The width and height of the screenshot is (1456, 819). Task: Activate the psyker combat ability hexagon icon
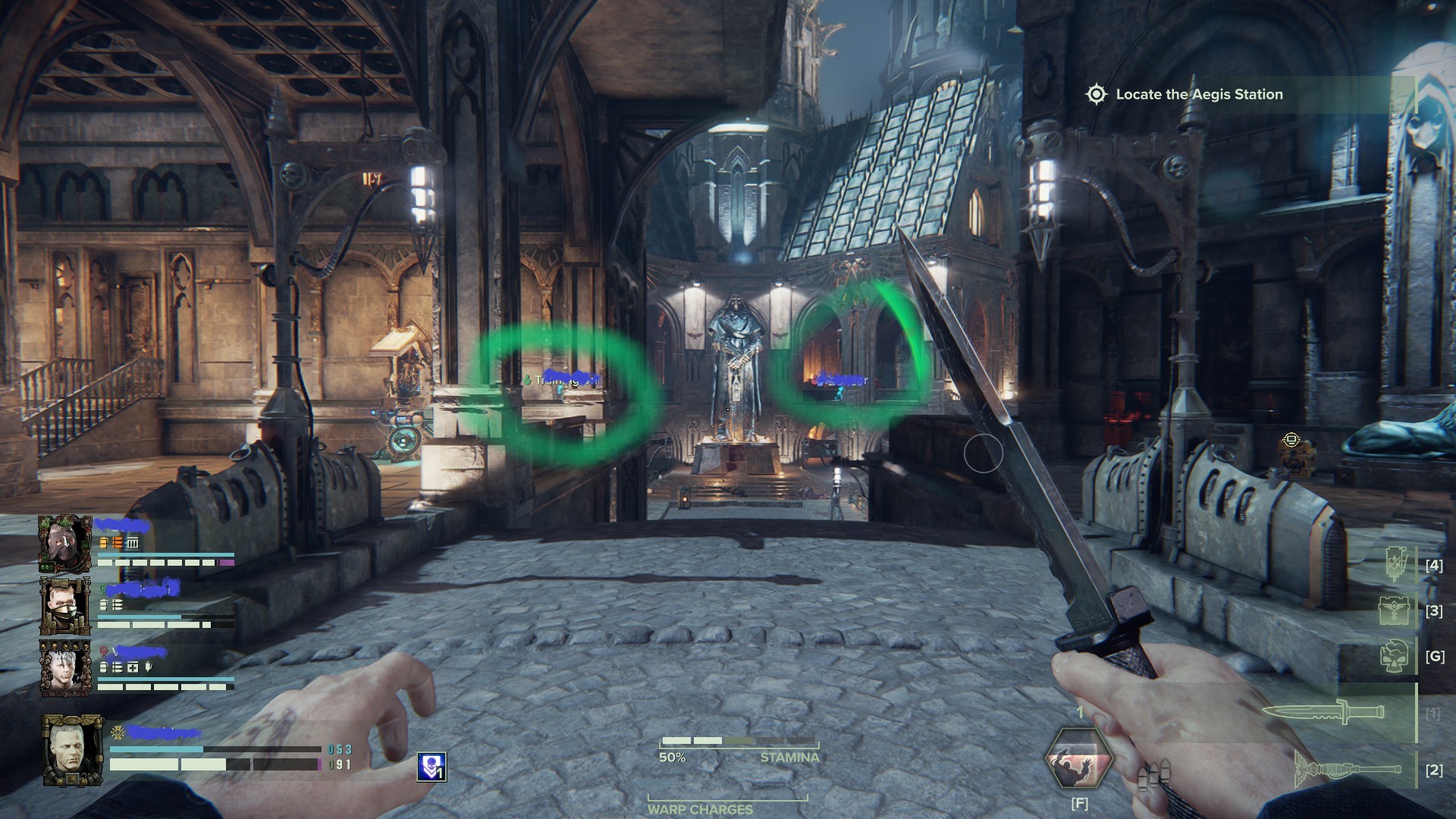click(1079, 759)
